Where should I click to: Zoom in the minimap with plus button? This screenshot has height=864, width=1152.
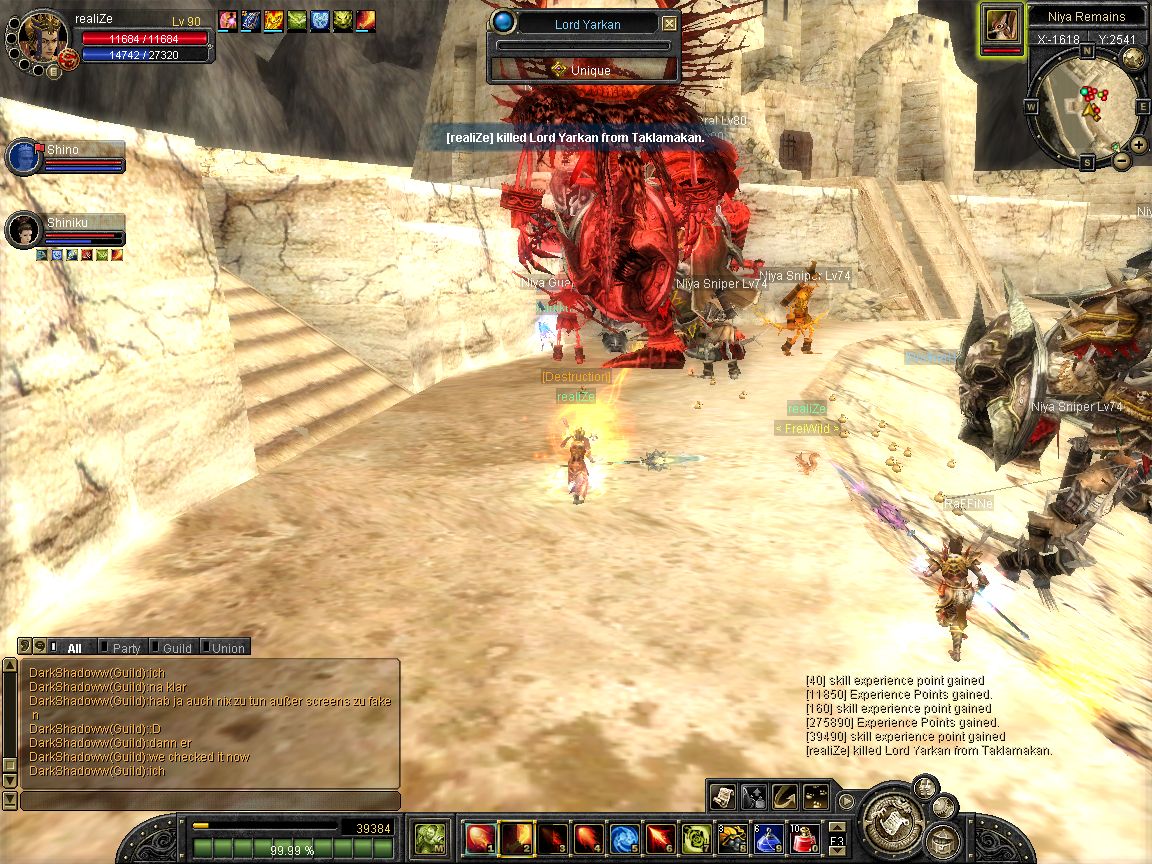pyautogui.click(x=1138, y=144)
